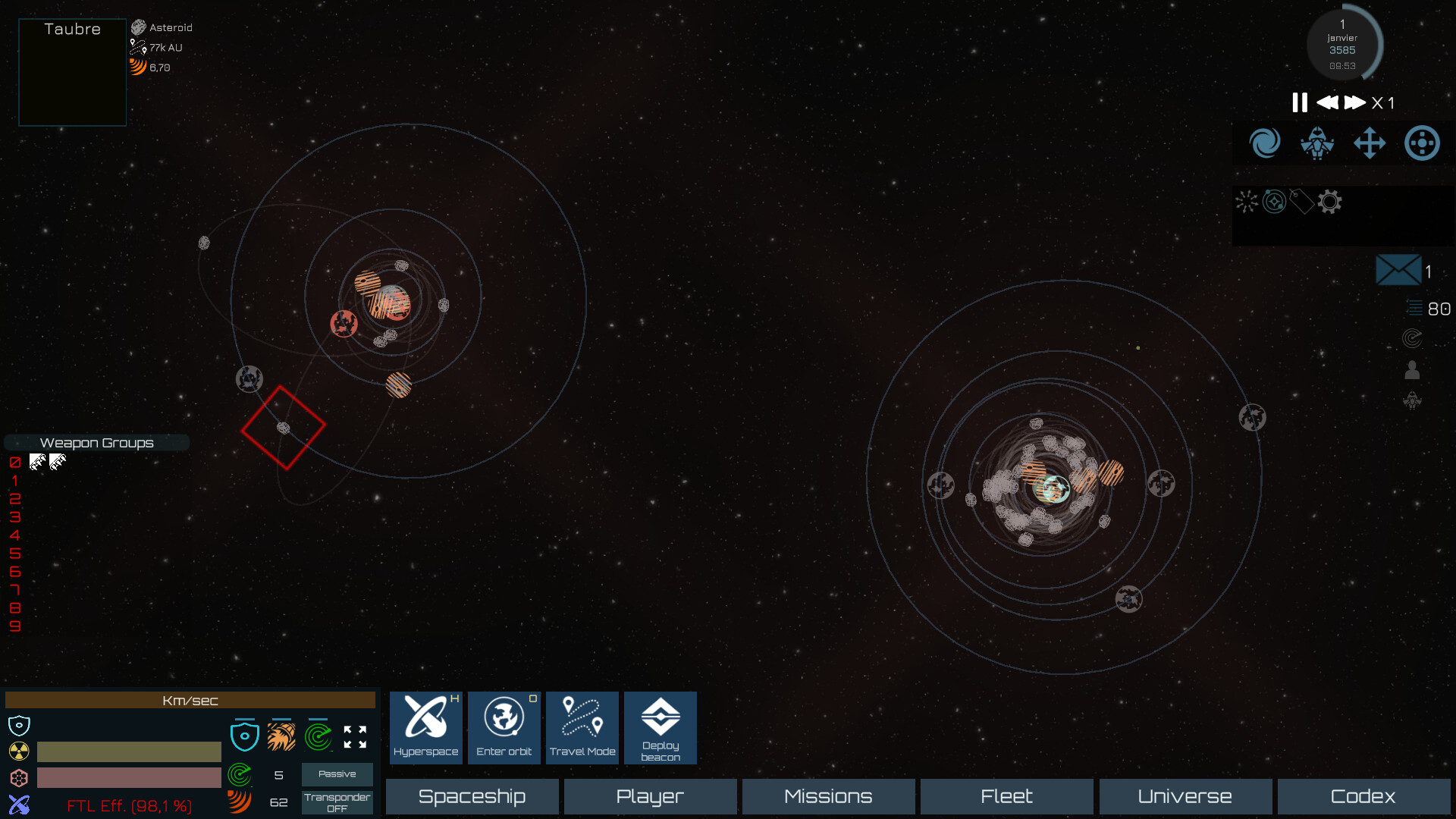
Task: Switch to the Spaceship tab
Action: coord(472,796)
